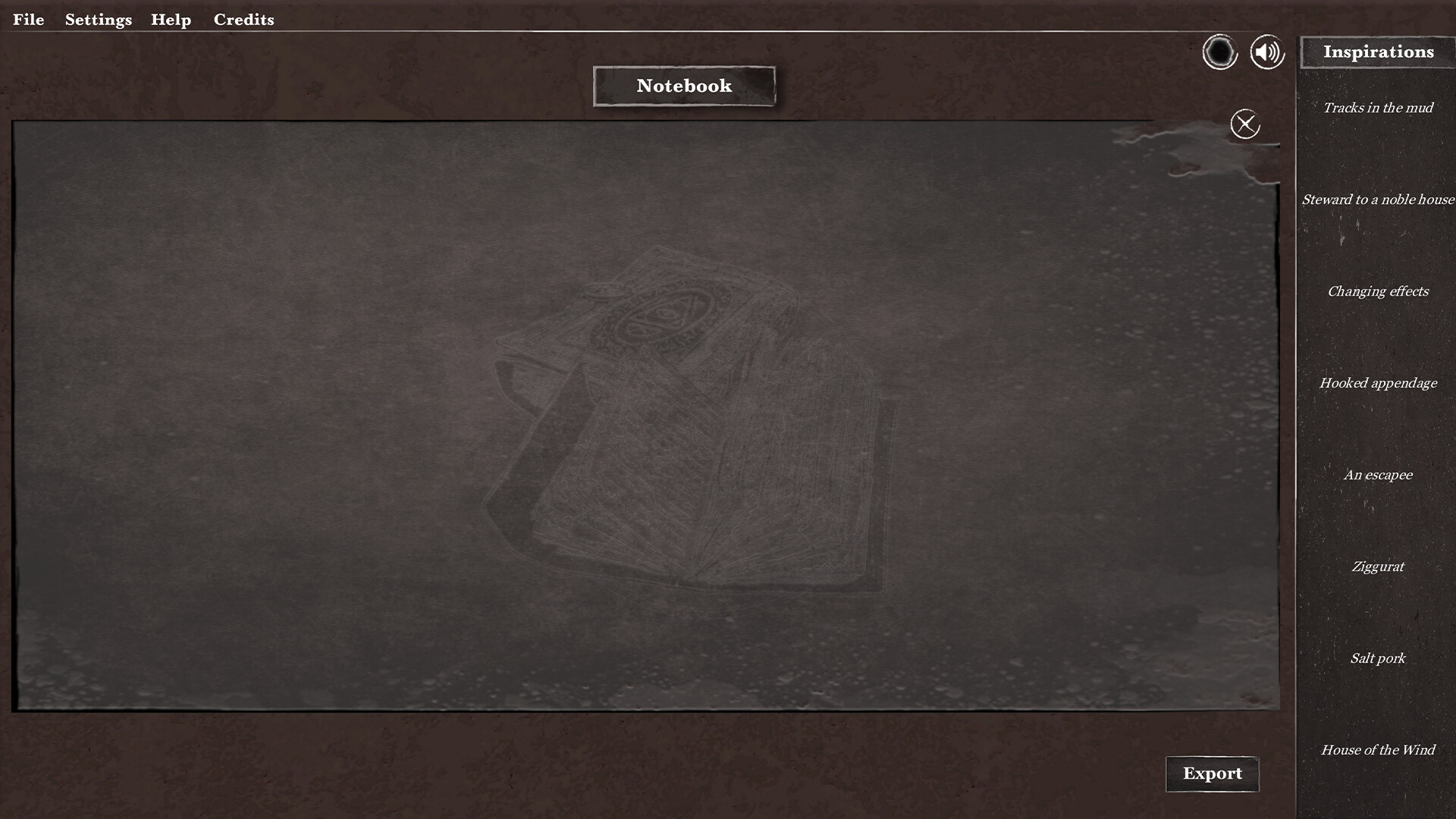Select the Tracks in the mud inspiration

coord(1377,108)
